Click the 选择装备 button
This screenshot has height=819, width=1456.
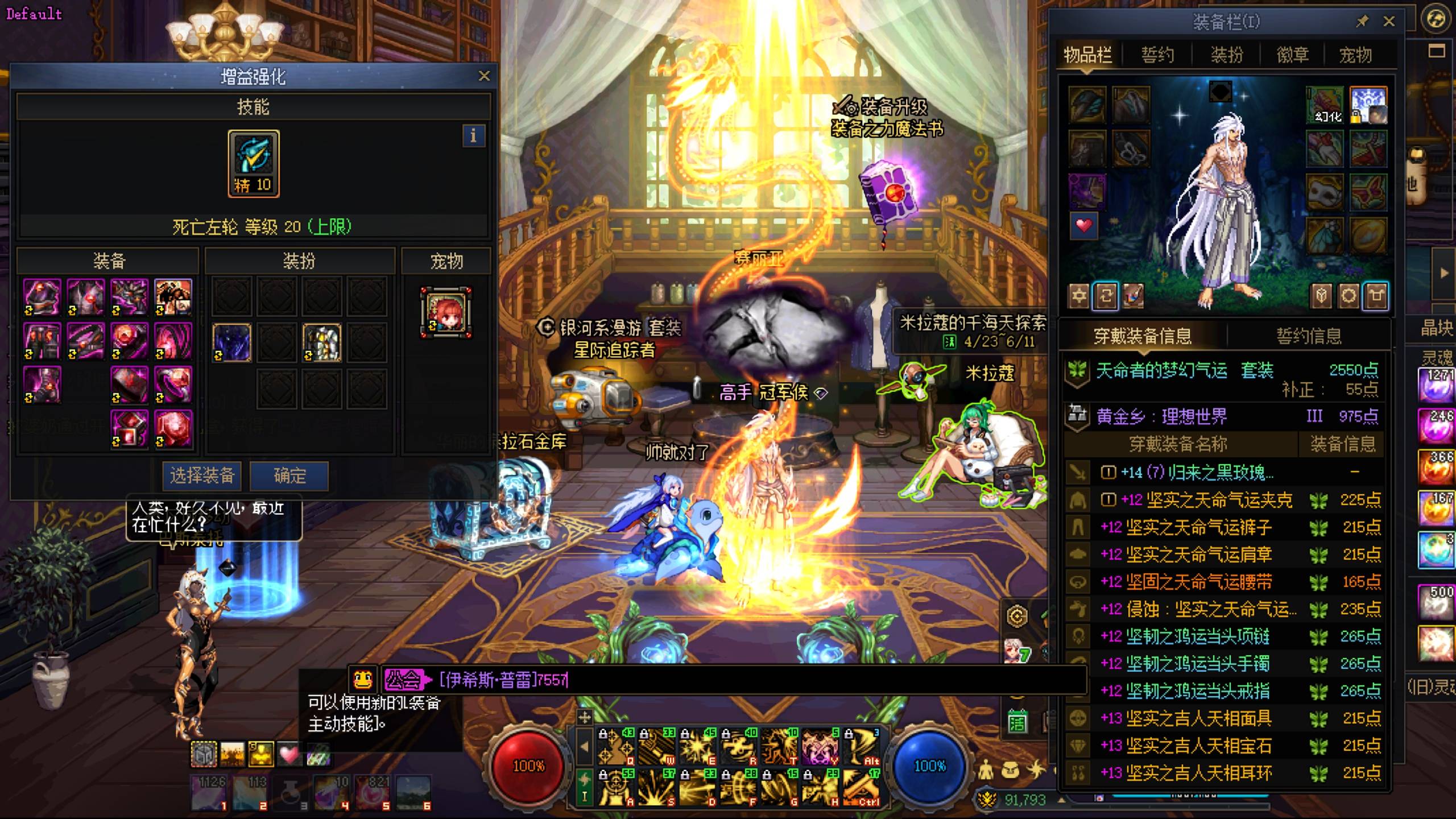pyautogui.click(x=202, y=475)
